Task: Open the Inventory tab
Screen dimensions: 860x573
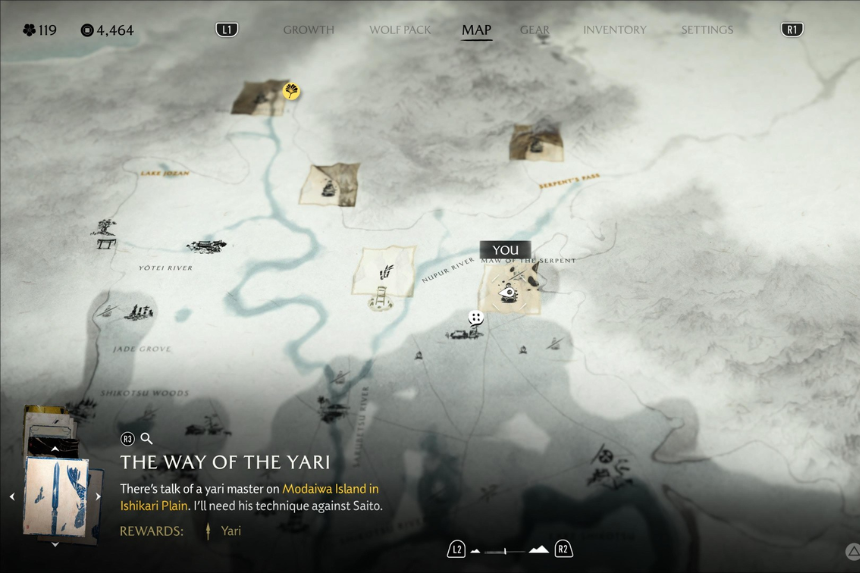Action: 614,30
